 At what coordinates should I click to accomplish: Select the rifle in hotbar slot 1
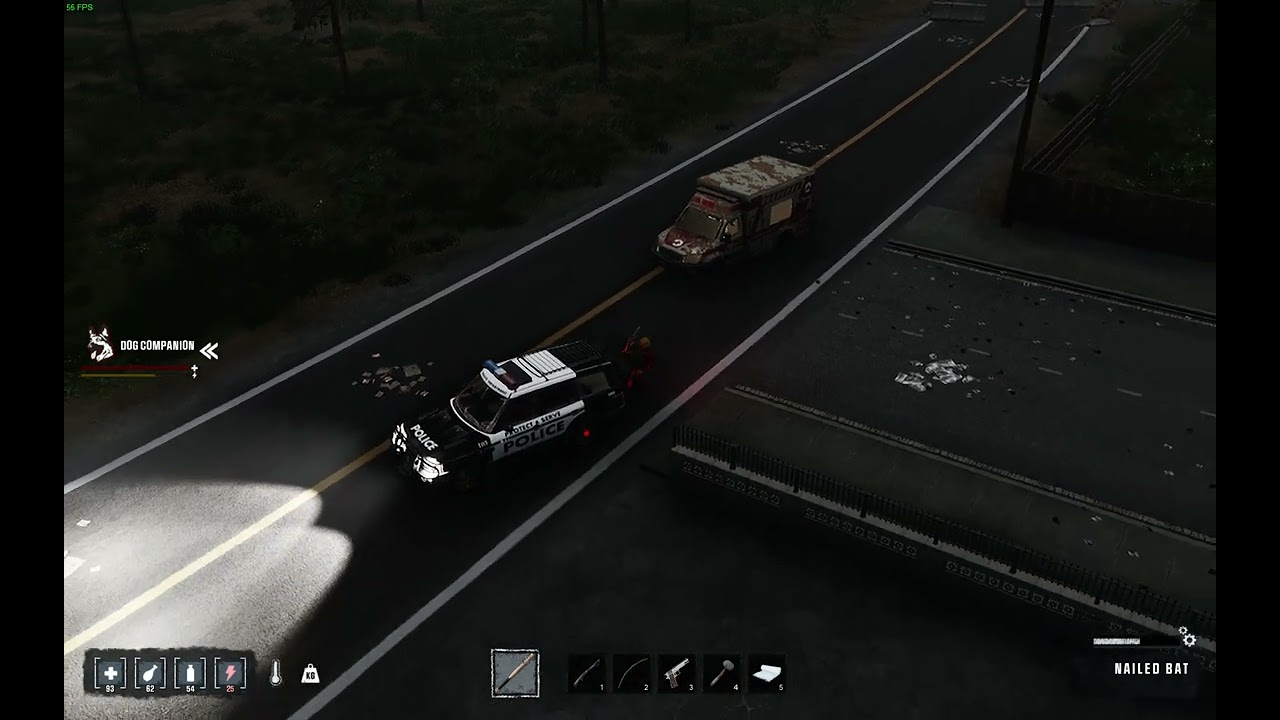point(587,673)
